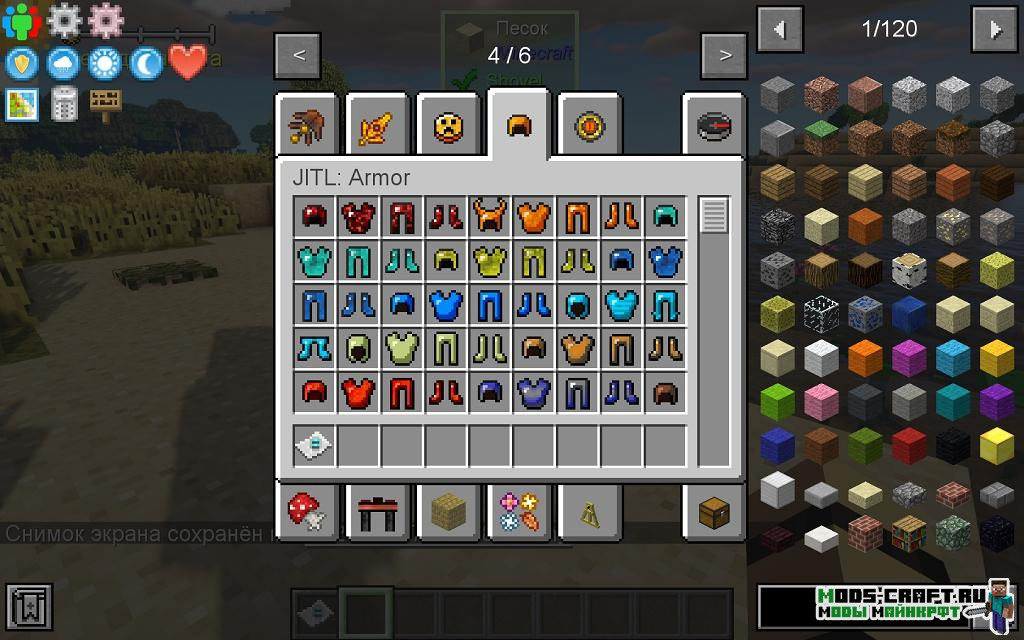
Task: Click the moon icon to set night
Action: pos(145,63)
